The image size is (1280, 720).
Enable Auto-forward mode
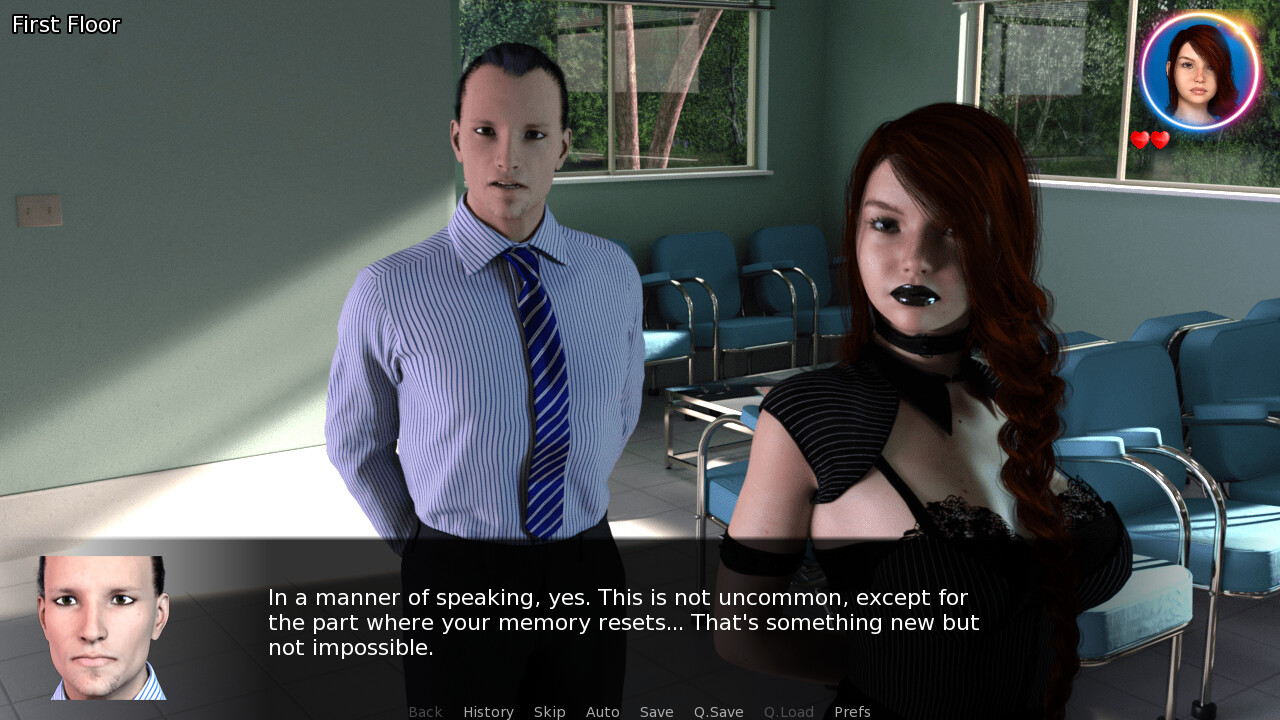pos(603,711)
